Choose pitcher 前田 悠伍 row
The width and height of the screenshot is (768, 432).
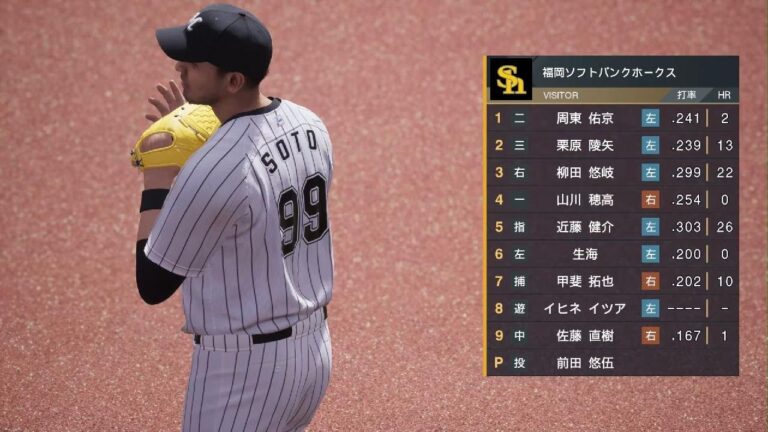click(585, 364)
